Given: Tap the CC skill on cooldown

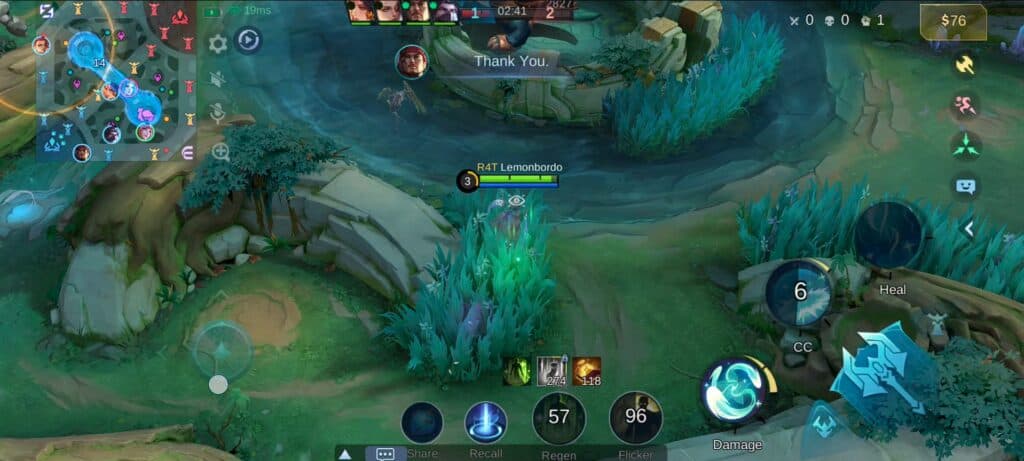Looking at the screenshot, I should click(x=800, y=293).
